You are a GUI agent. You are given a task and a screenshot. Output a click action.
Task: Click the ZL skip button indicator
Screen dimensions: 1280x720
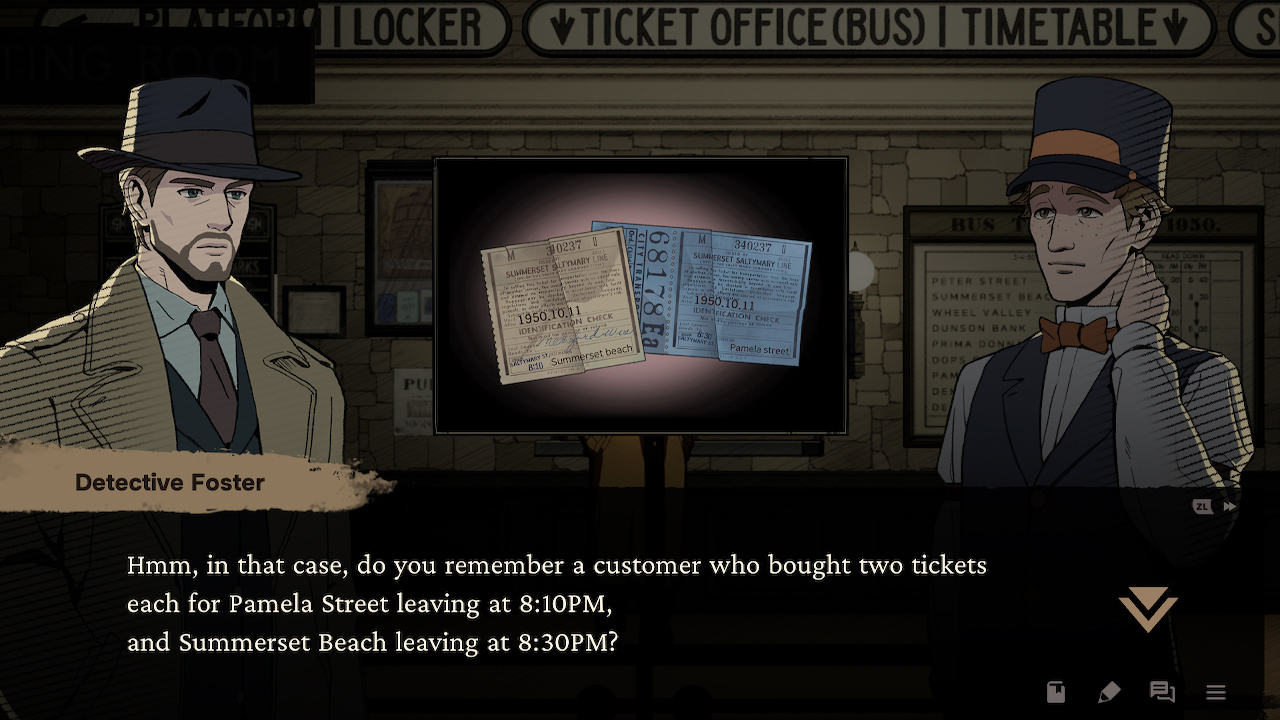(1203, 506)
